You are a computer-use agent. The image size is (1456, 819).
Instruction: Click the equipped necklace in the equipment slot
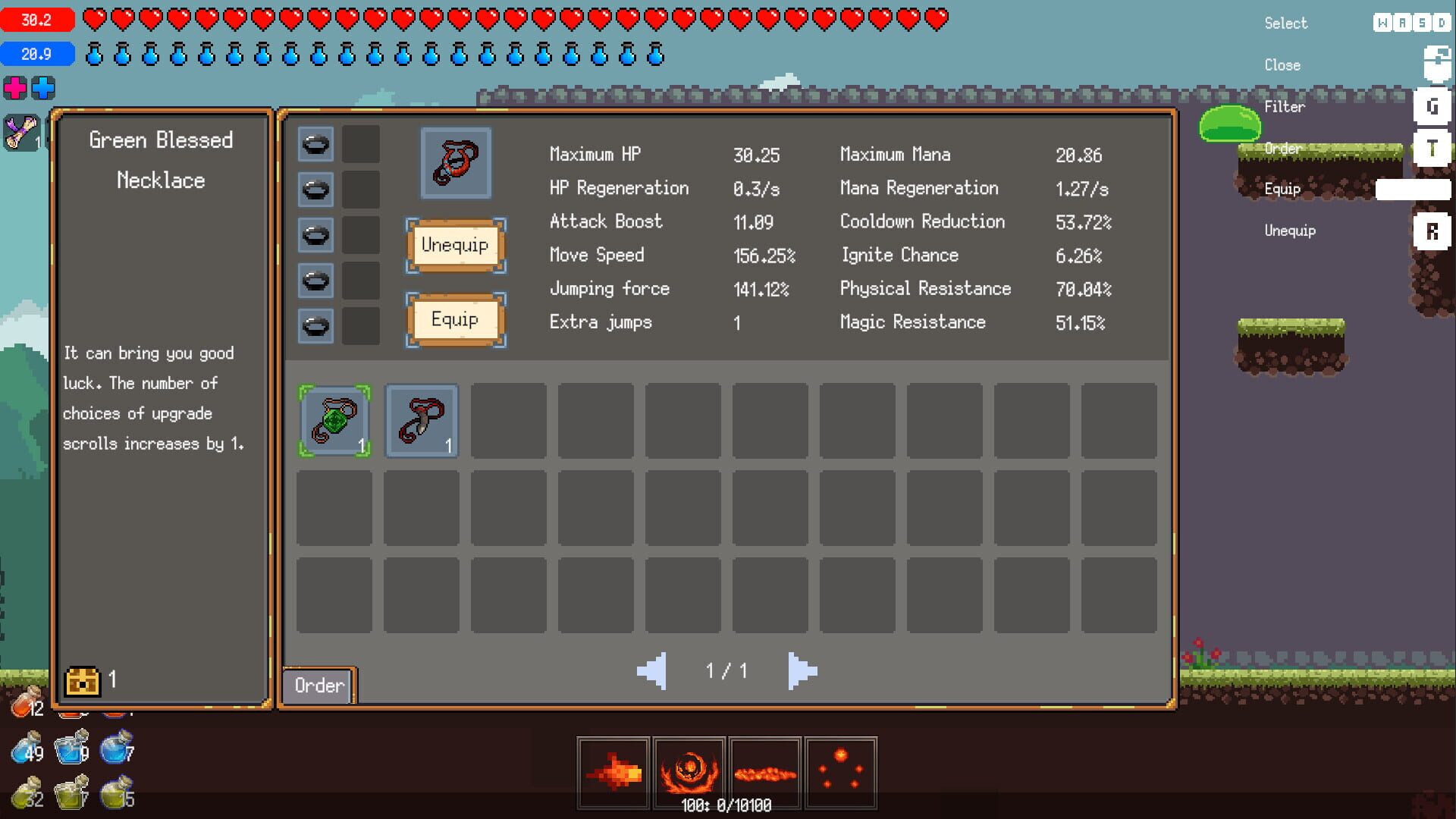tap(456, 162)
